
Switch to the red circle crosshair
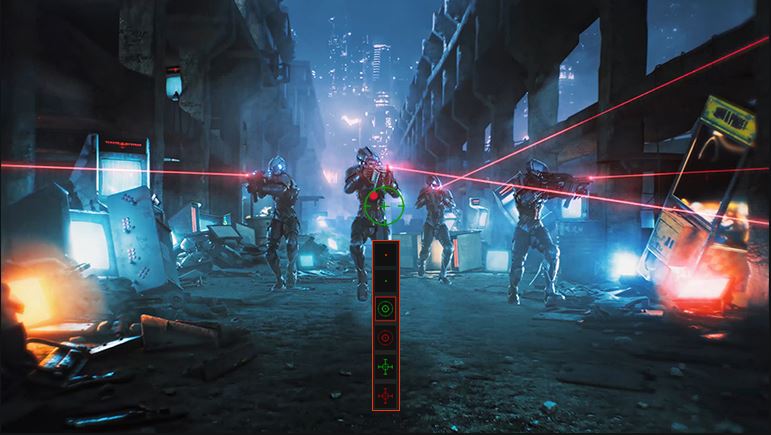[x=386, y=339]
